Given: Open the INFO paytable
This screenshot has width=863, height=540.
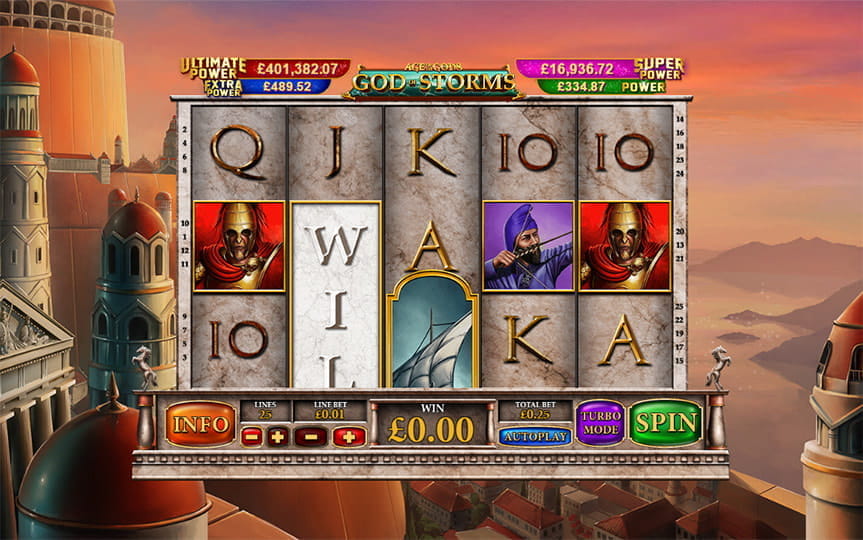Looking at the screenshot, I should click(x=200, y=424).
